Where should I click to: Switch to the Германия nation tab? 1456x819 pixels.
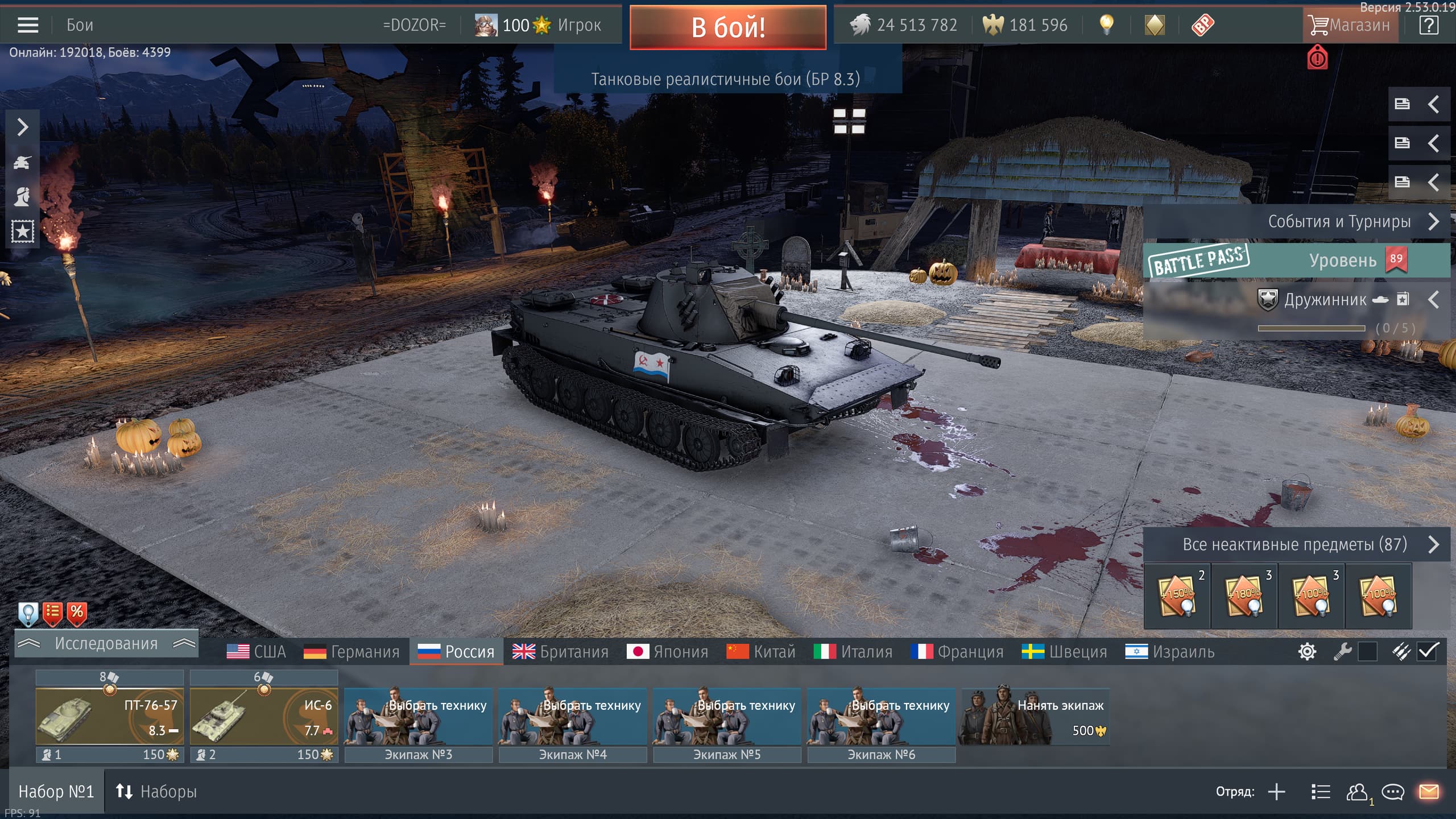pos(351,652)
